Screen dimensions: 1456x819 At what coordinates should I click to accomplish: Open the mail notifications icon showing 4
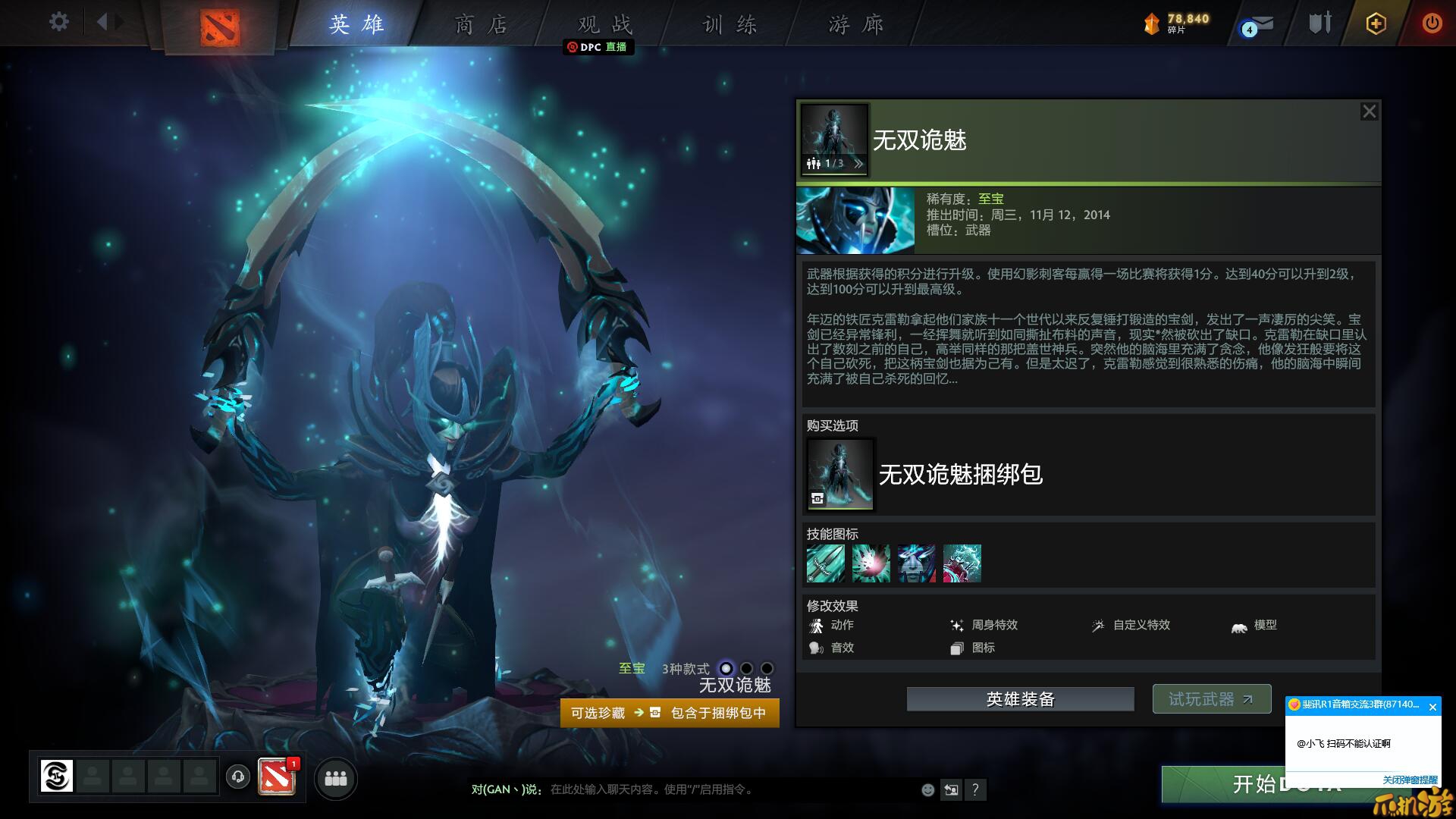click(x=1259, y=24)
